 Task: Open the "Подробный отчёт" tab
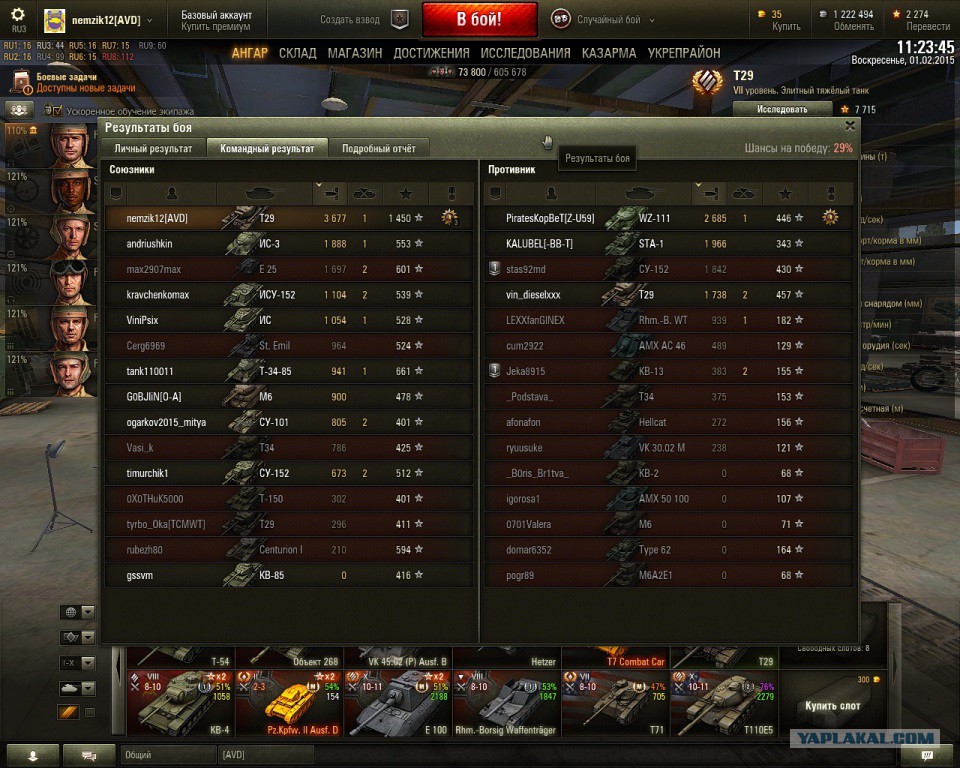[x=378, y=148]
